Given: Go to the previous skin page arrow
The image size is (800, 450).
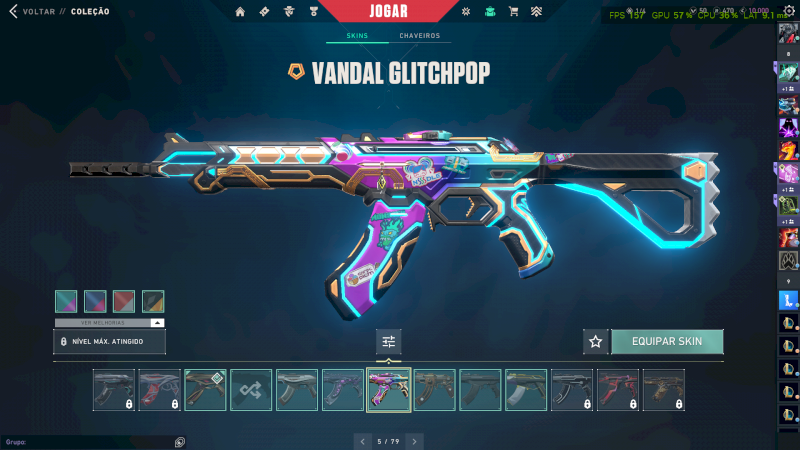Looking at the screenshot, I should click(x=363, y=441).
